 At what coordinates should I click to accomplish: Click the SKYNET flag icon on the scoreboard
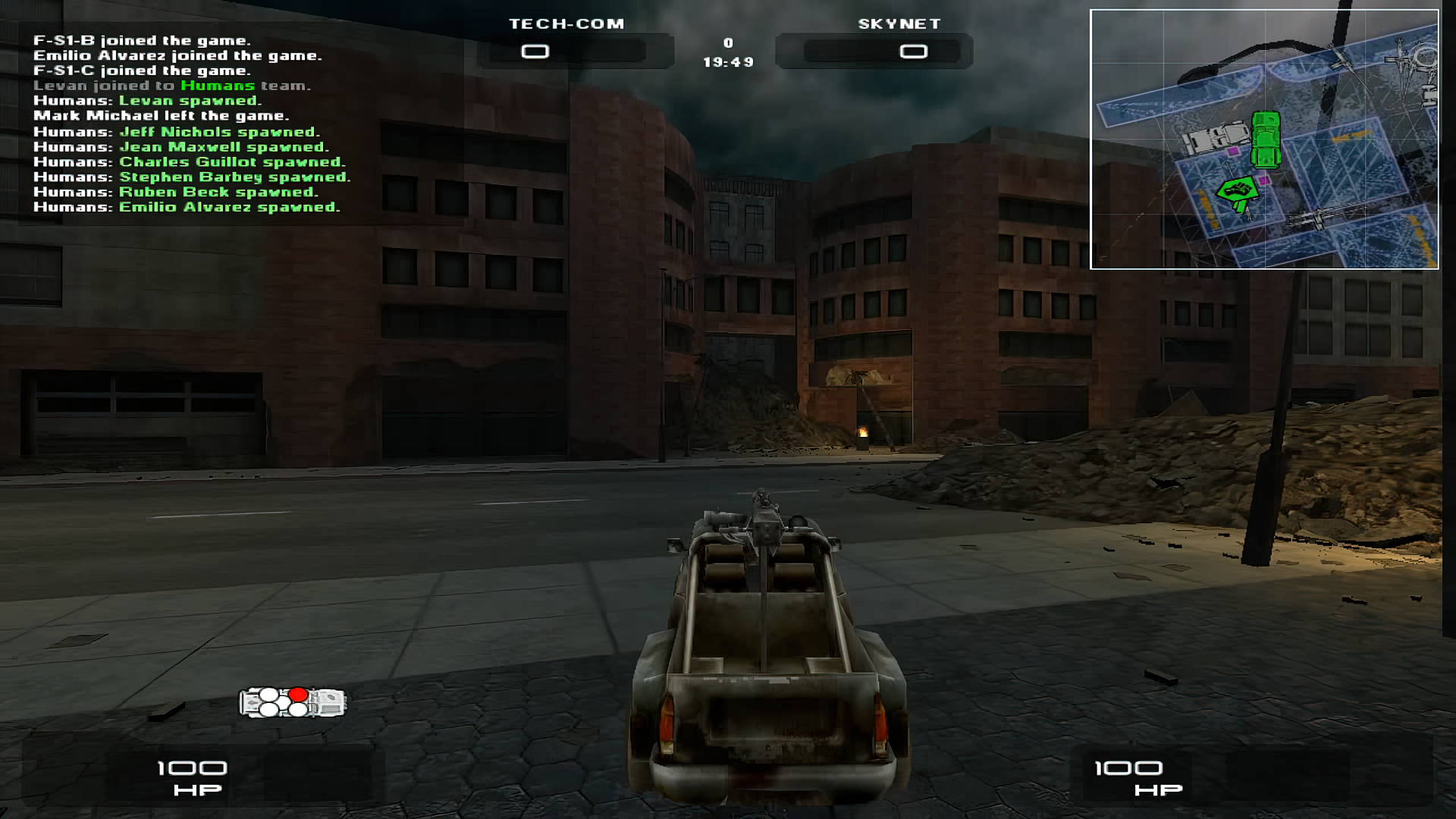click(915, 52)
